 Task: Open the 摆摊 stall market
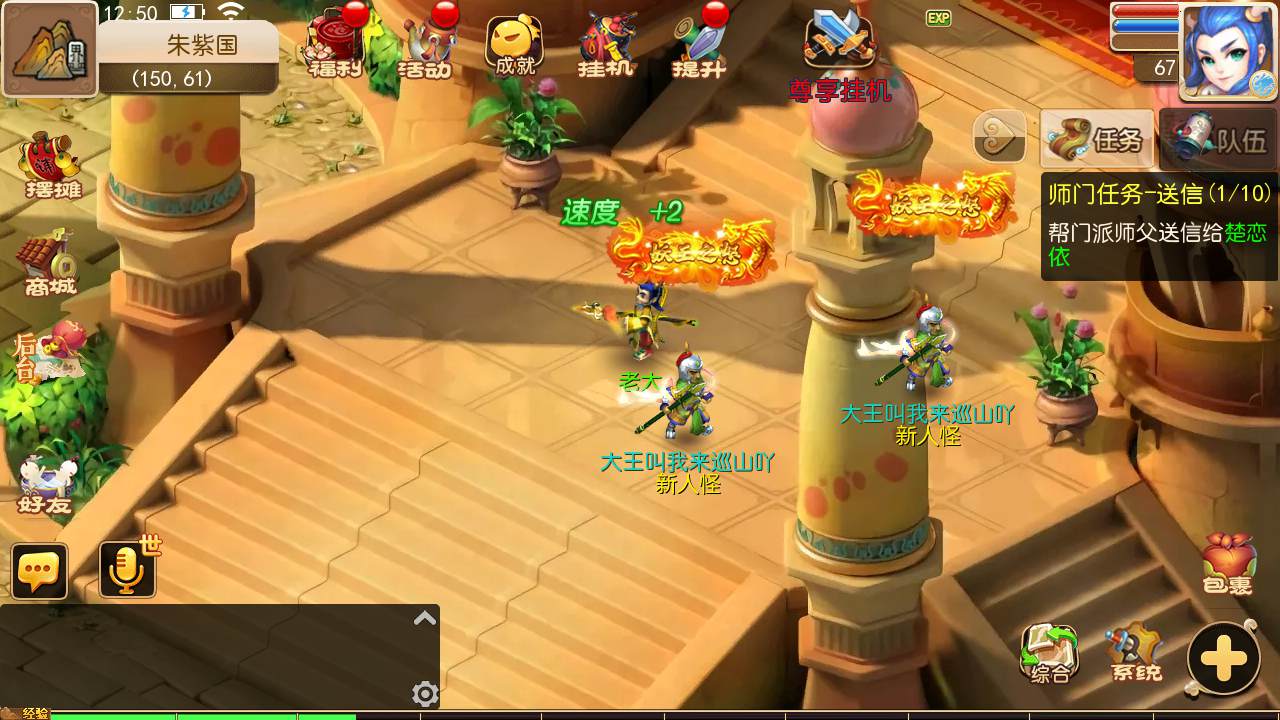52,166
